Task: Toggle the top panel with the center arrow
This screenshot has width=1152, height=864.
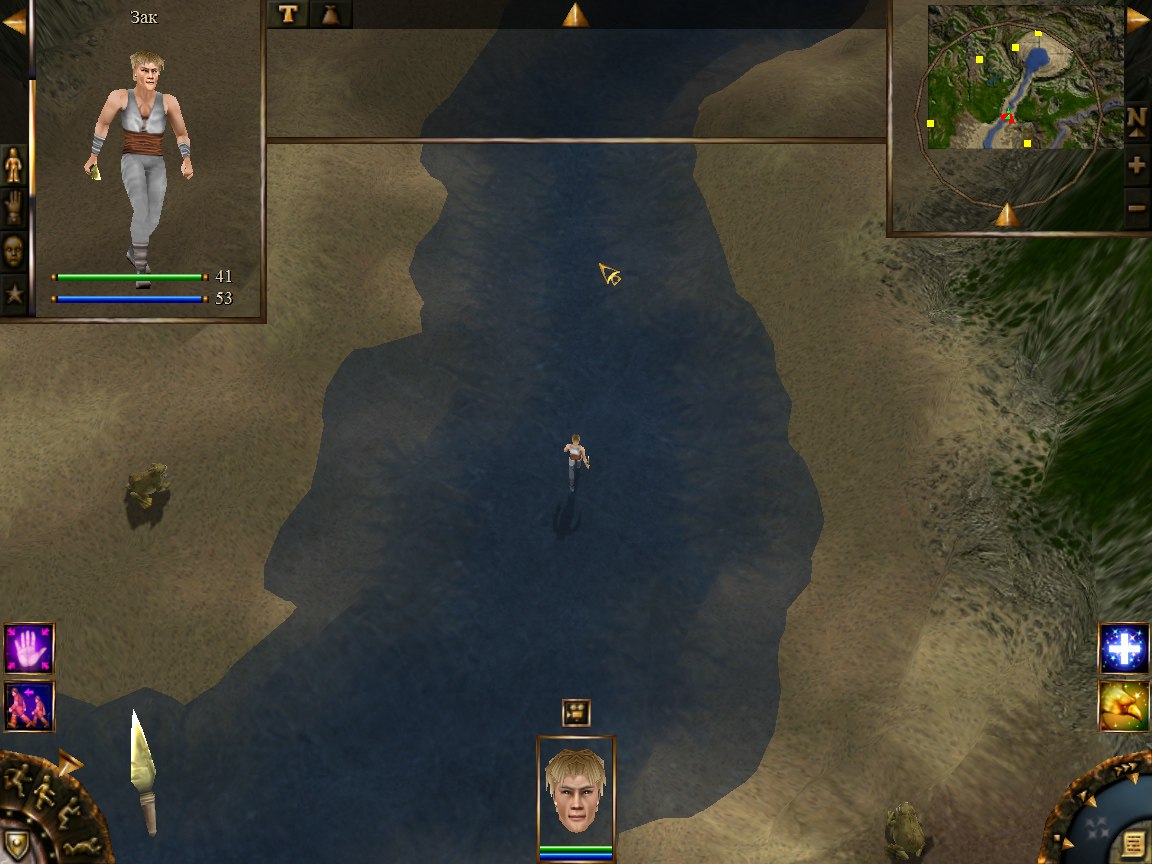Action: pos(575,14)
